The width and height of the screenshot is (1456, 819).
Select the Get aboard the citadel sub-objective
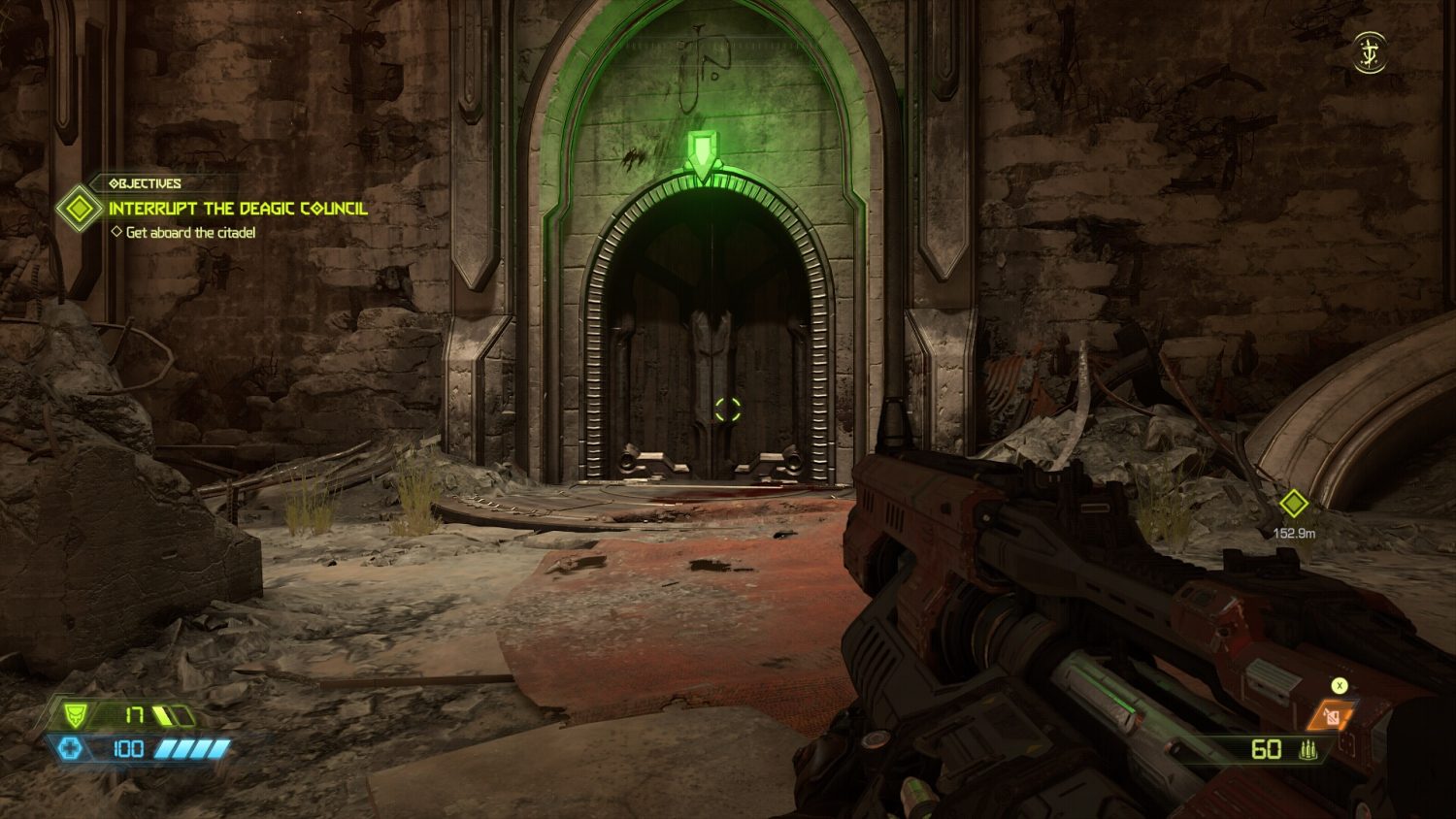(x=190, y=233)
